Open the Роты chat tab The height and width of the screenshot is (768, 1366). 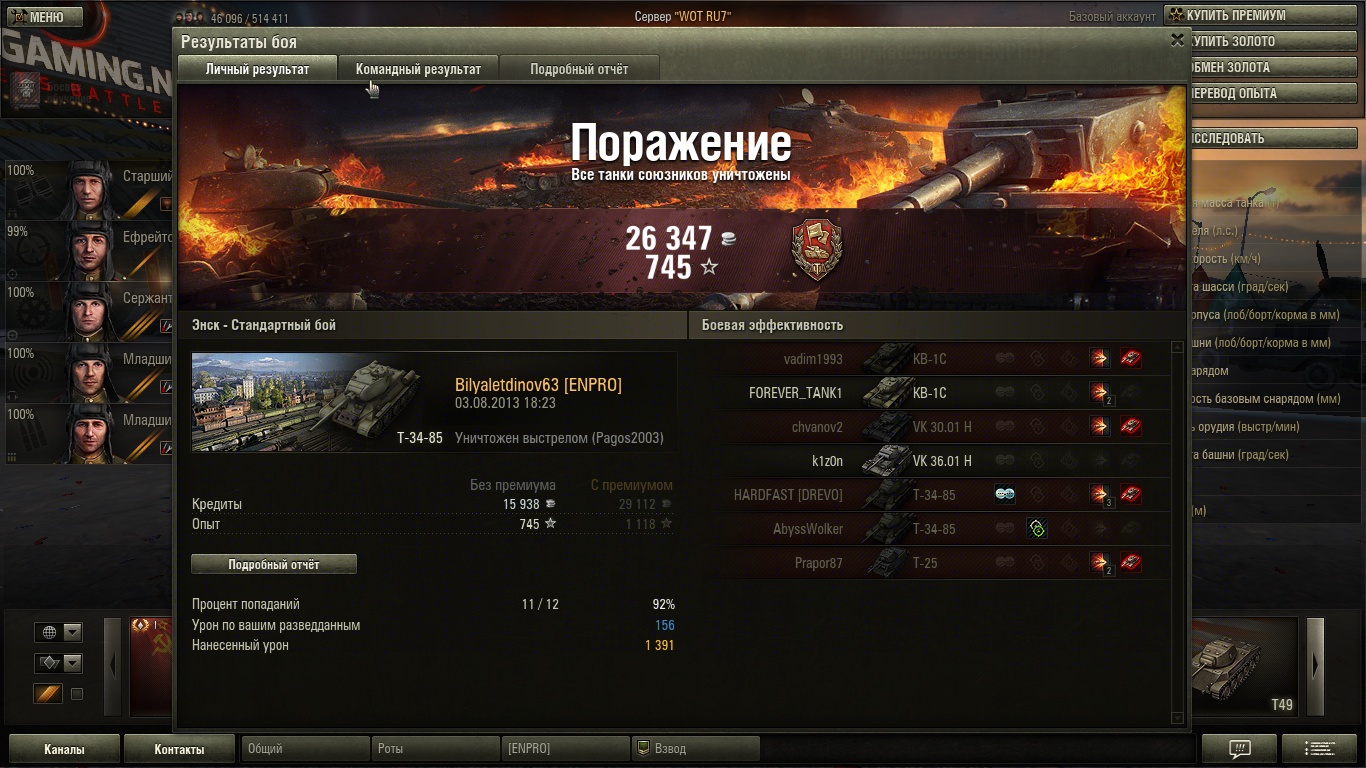435,748
